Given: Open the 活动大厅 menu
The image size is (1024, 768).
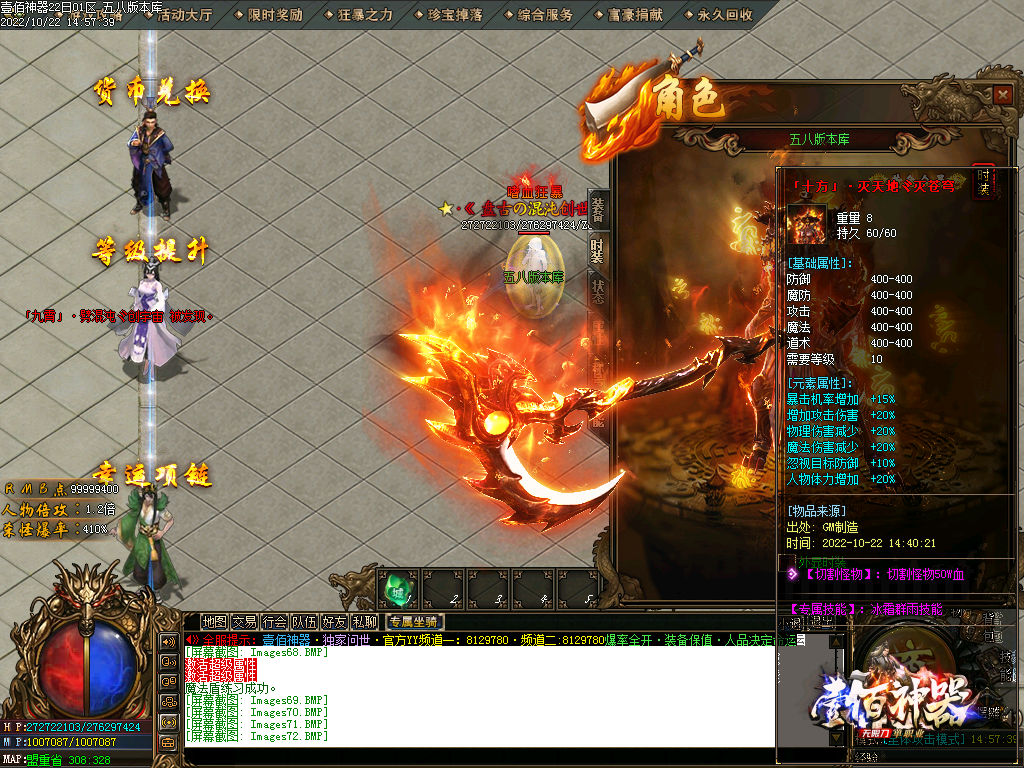Looking at the screenshot, I should pos(185,15).
